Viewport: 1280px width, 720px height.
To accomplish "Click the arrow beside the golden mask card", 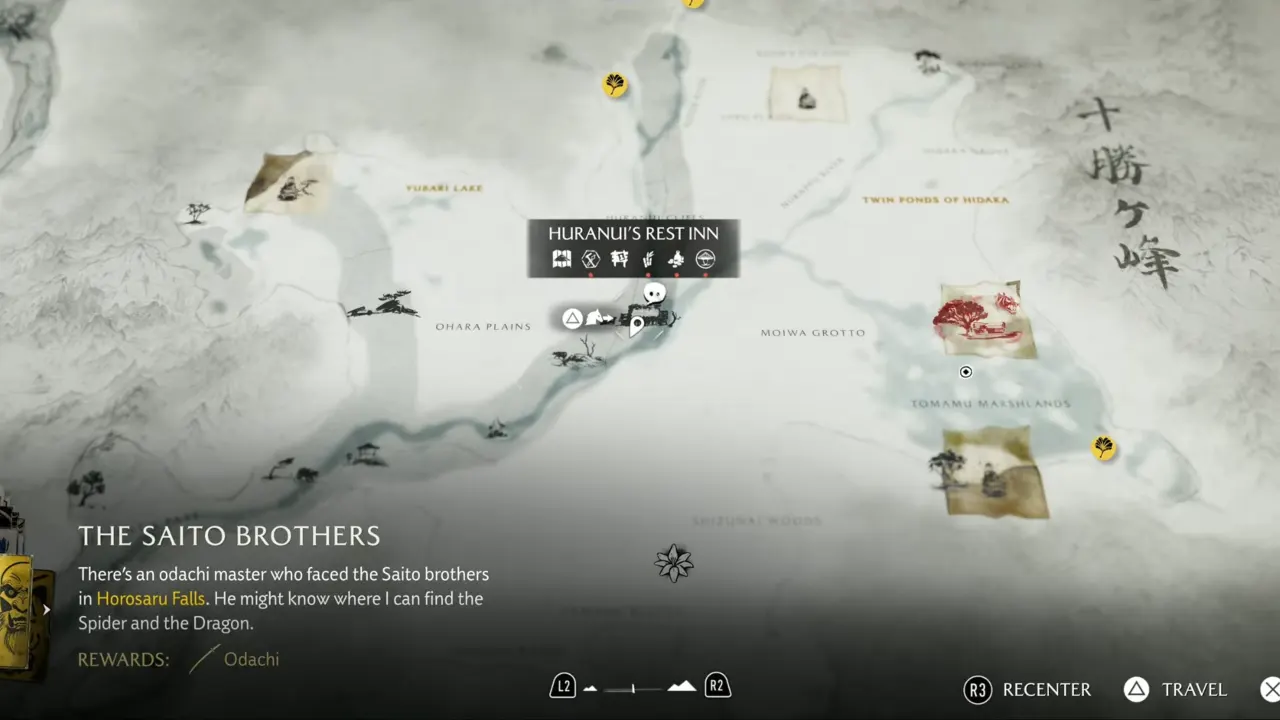I will click(46, 609).
